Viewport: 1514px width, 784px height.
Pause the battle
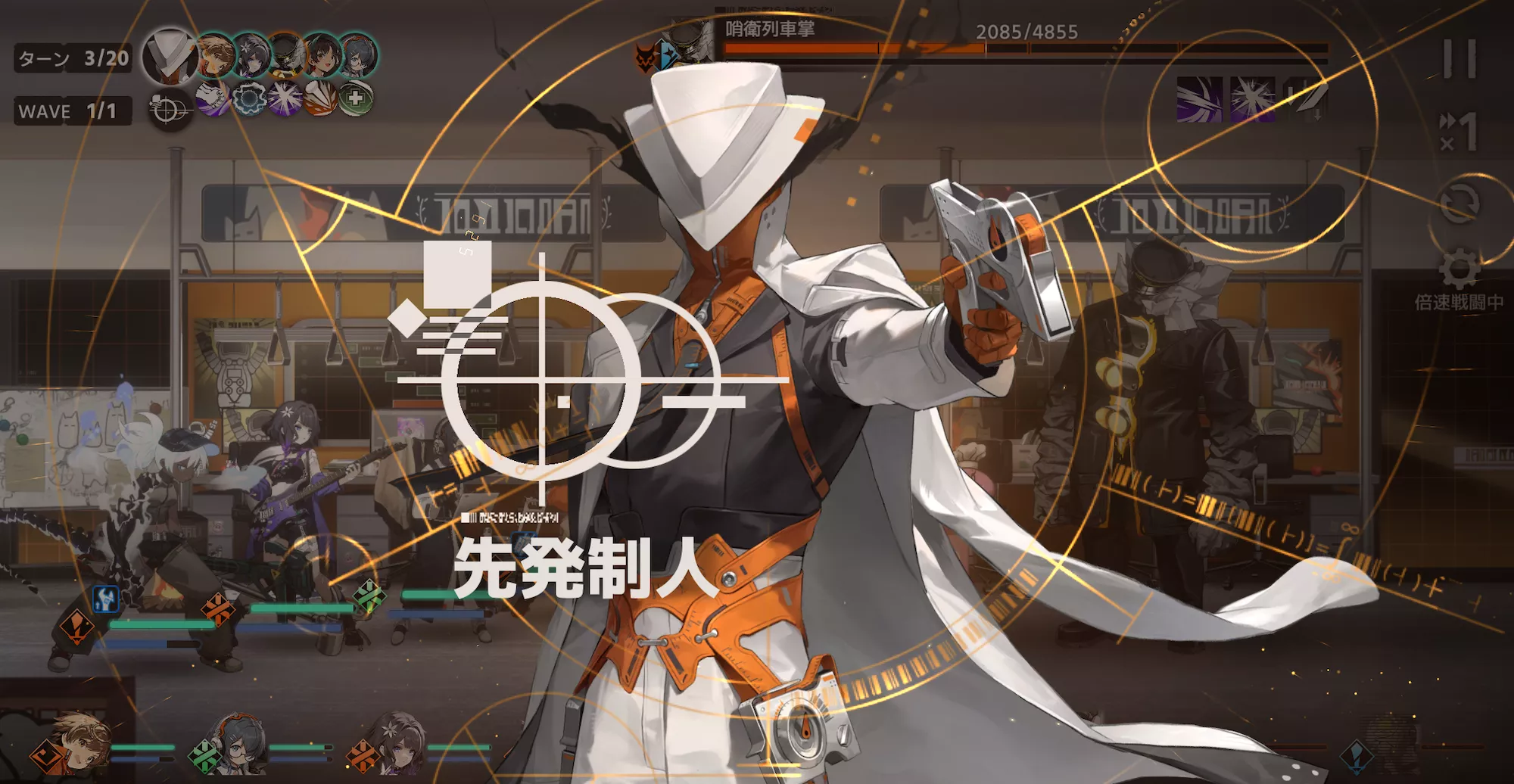pyautogui.click(x=1458, y=56)
